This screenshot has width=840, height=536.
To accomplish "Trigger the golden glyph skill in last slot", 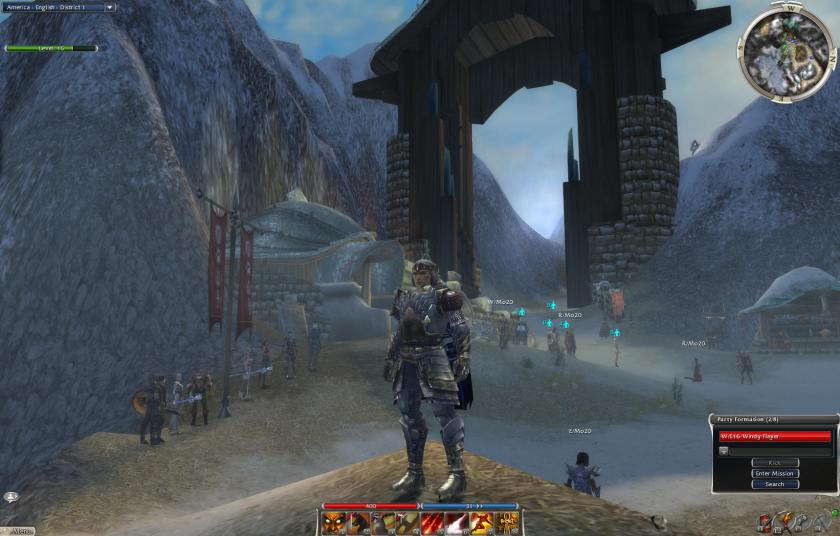I will 507,522.
